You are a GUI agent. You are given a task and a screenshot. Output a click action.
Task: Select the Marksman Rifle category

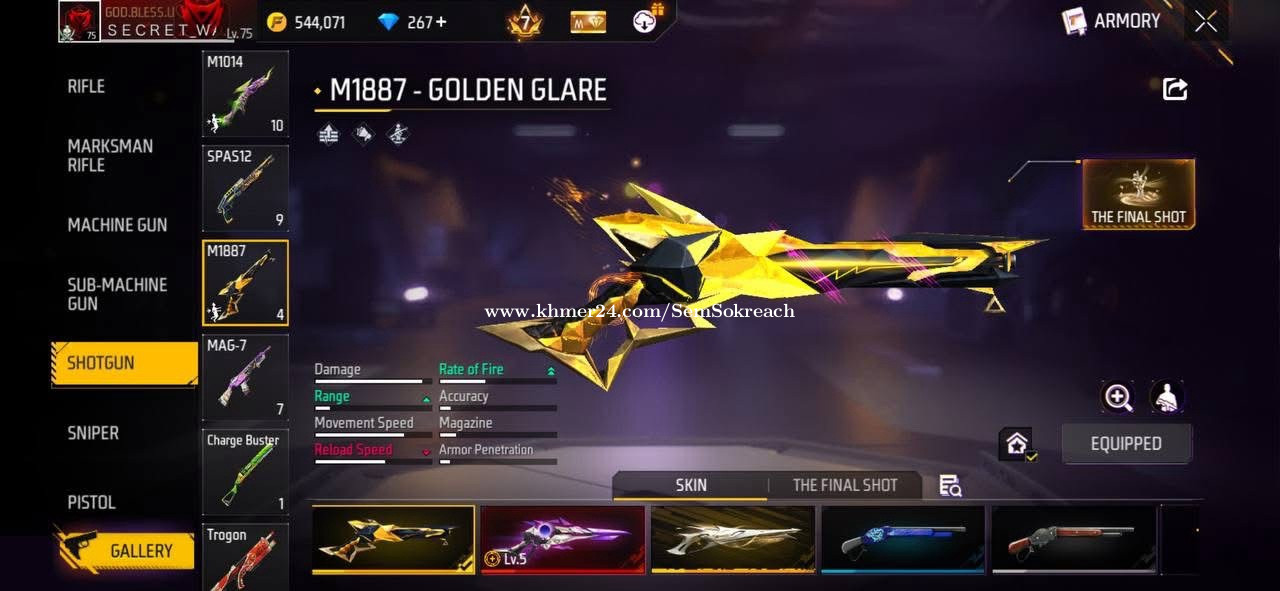click(110, 155)
